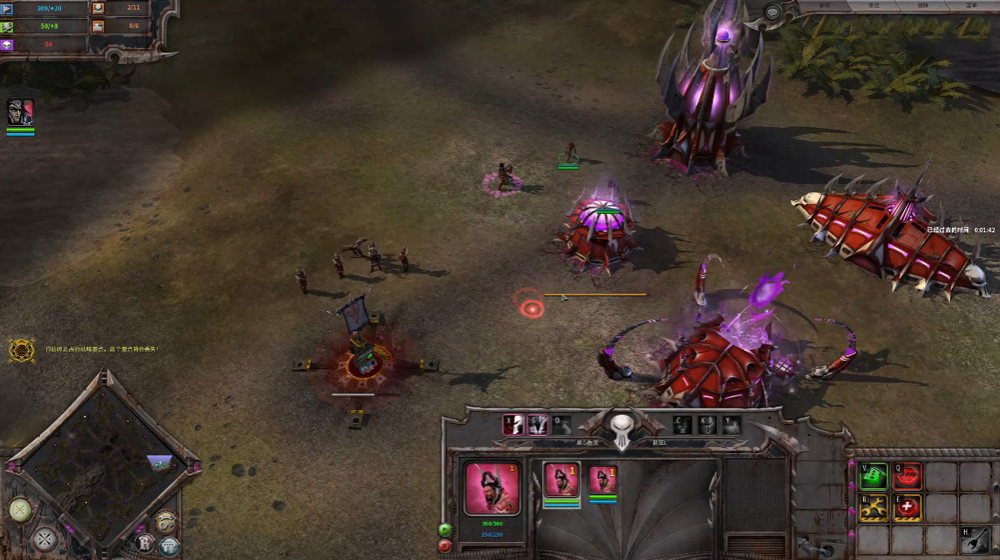This screenshot has height=560, width=1000.
Task: Toggle the first red-white stance icon
Action: click(x=513, y=424)
